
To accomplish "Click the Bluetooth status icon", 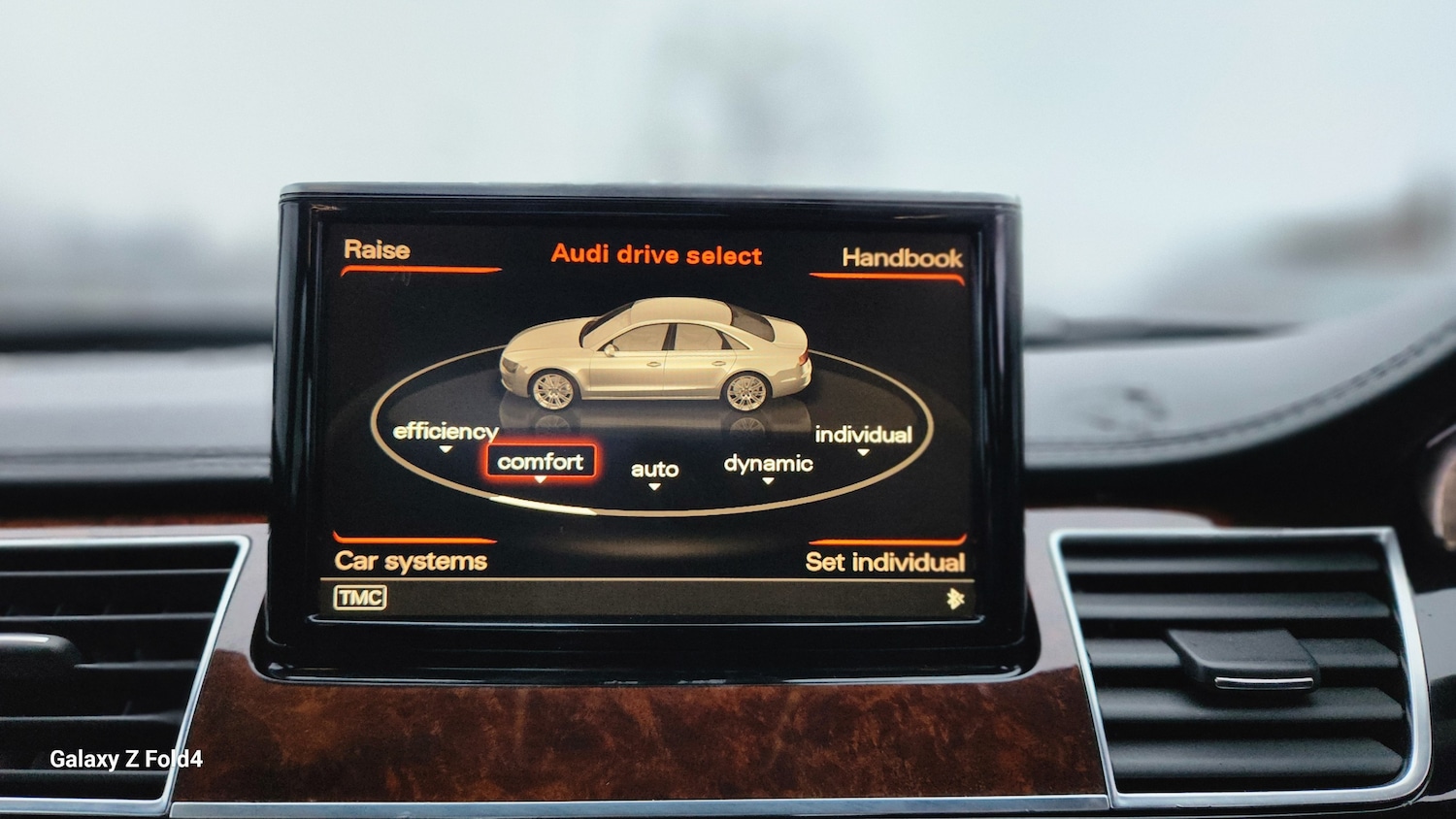I will 955,596.
